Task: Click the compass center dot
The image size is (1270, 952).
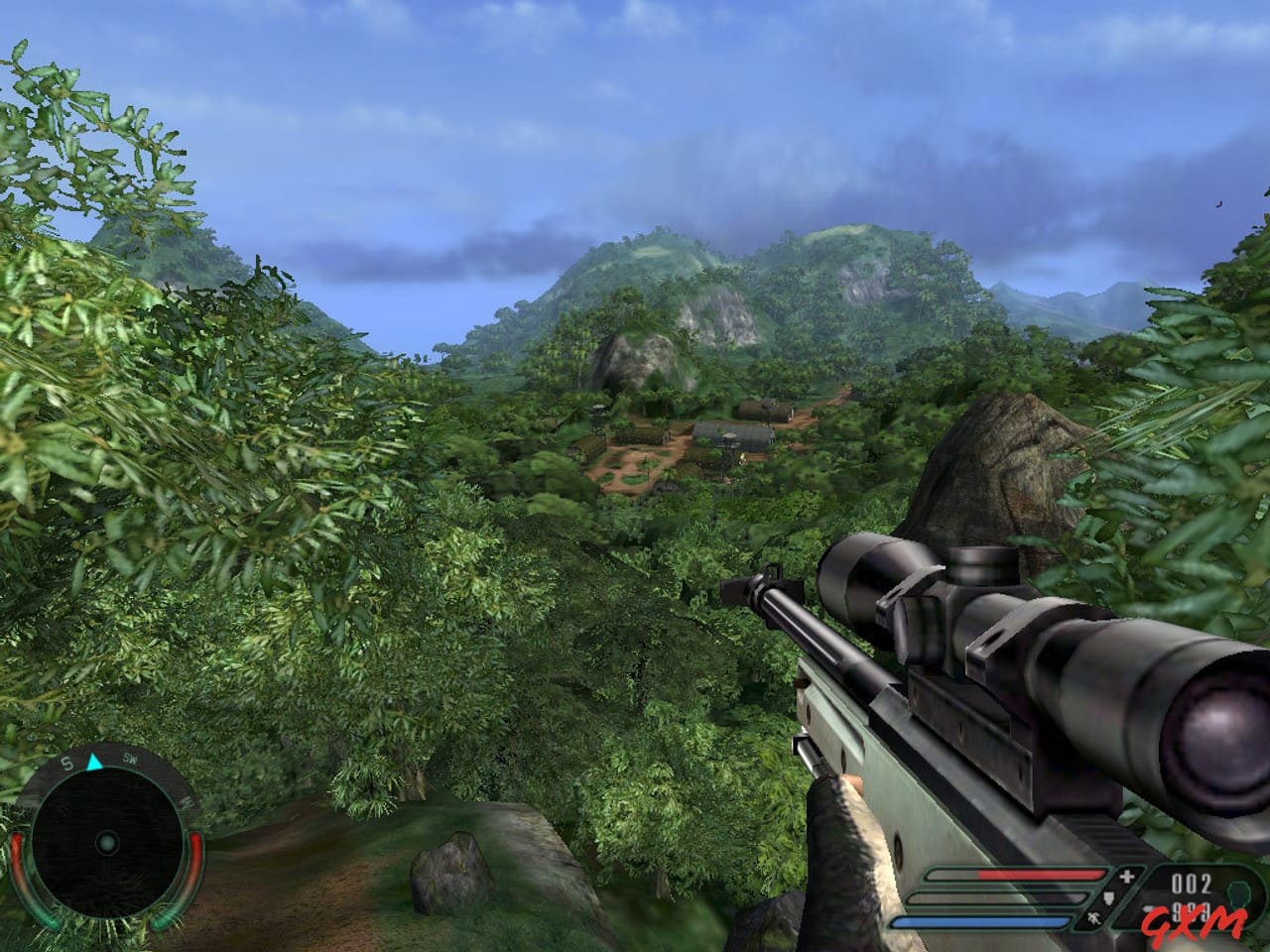Action: tap(106, 843)
